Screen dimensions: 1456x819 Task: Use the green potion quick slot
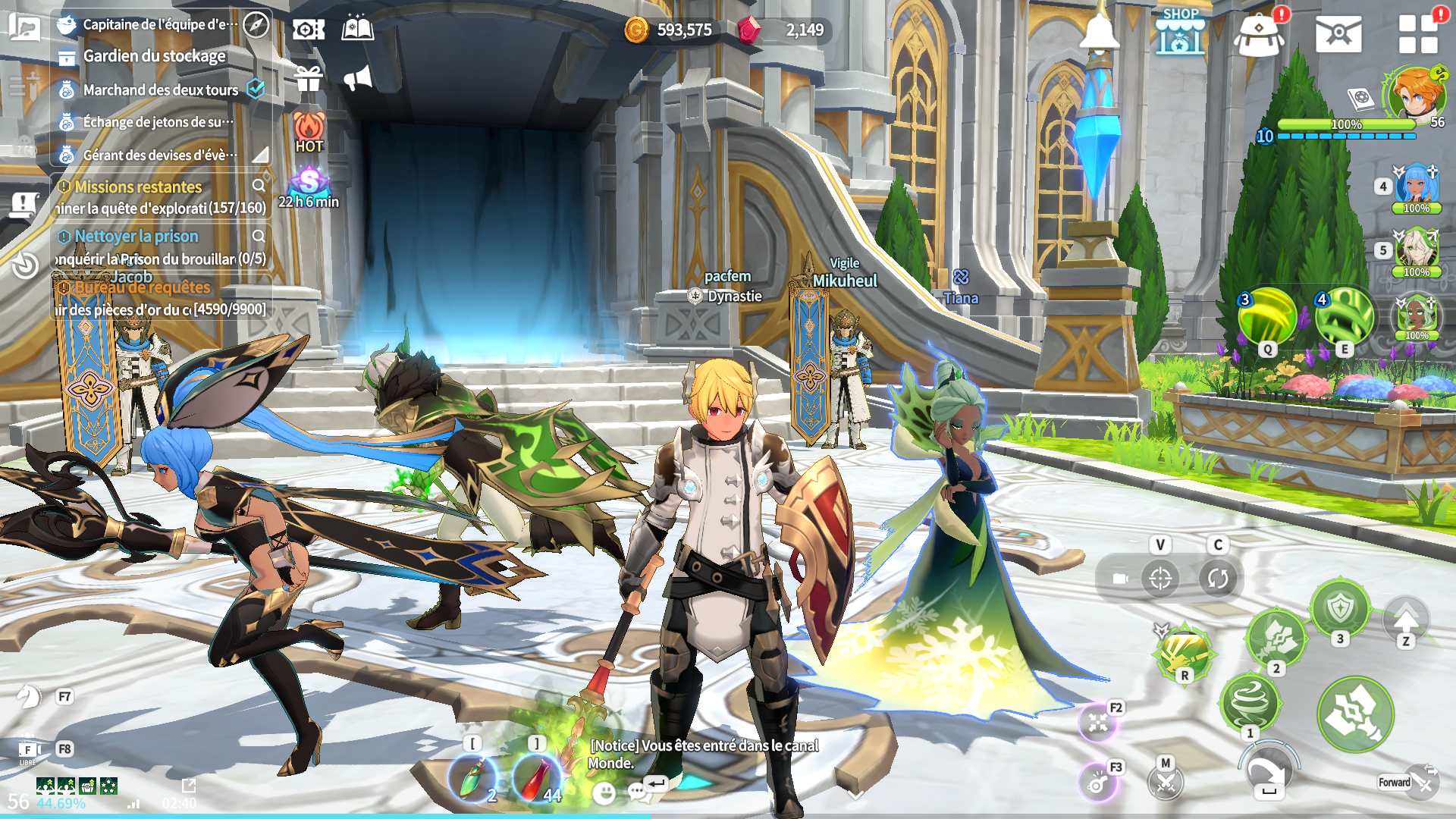tap(472, 778)
